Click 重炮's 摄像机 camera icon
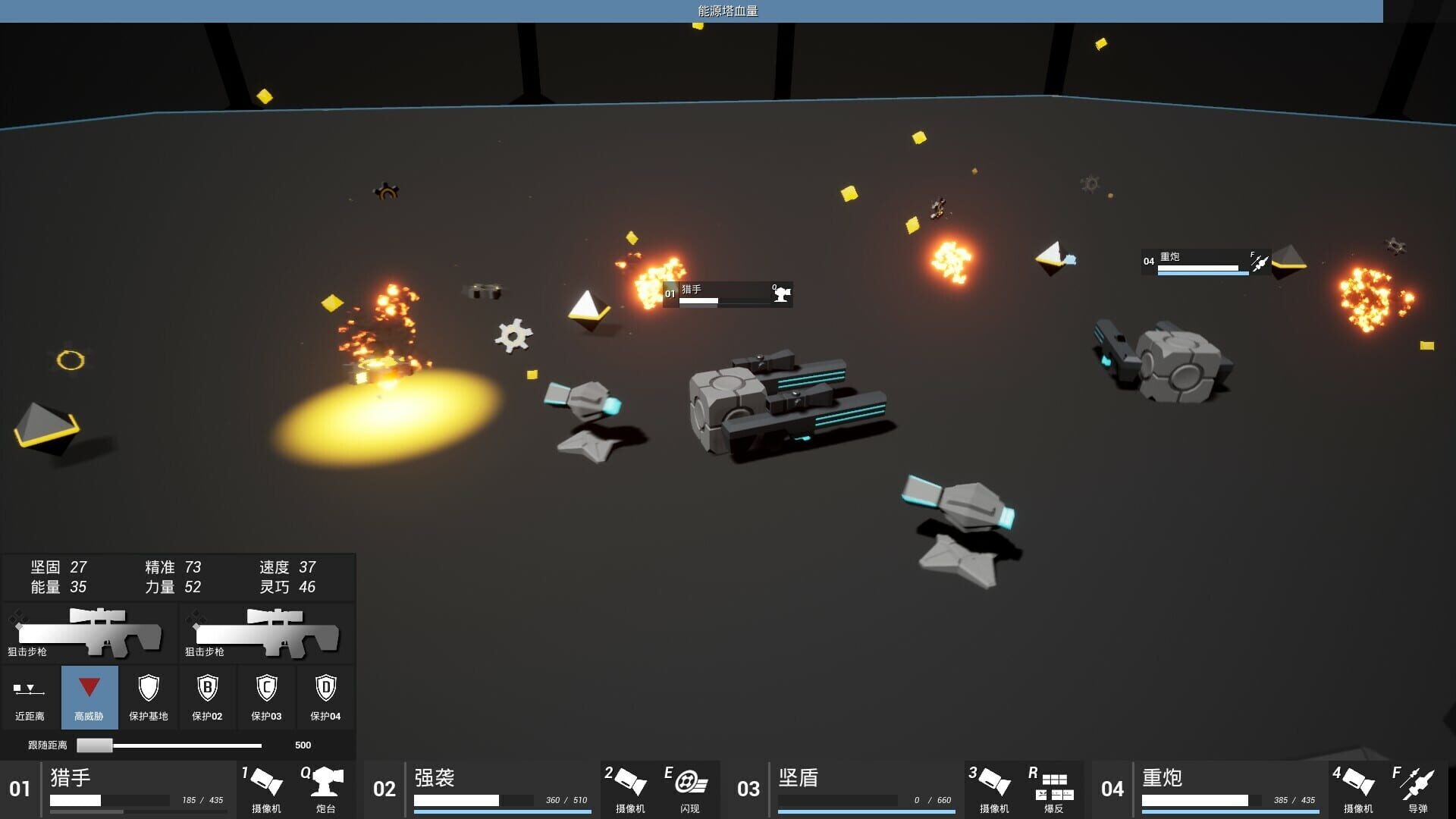Viewport: 1456px width, 819px height. pyautogui.click(x=1357, y=785)
